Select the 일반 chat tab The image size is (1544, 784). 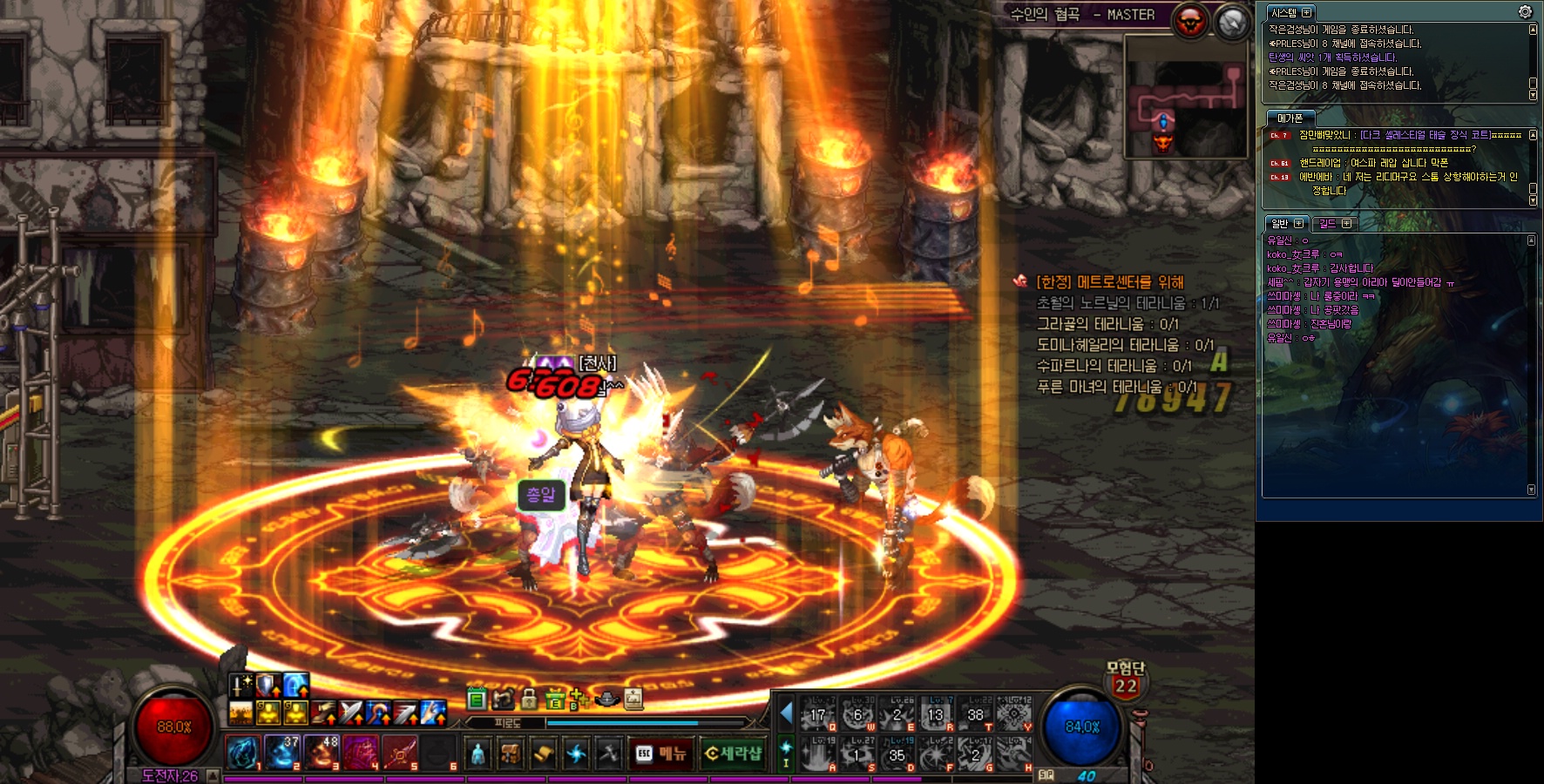pos(1285,224)
